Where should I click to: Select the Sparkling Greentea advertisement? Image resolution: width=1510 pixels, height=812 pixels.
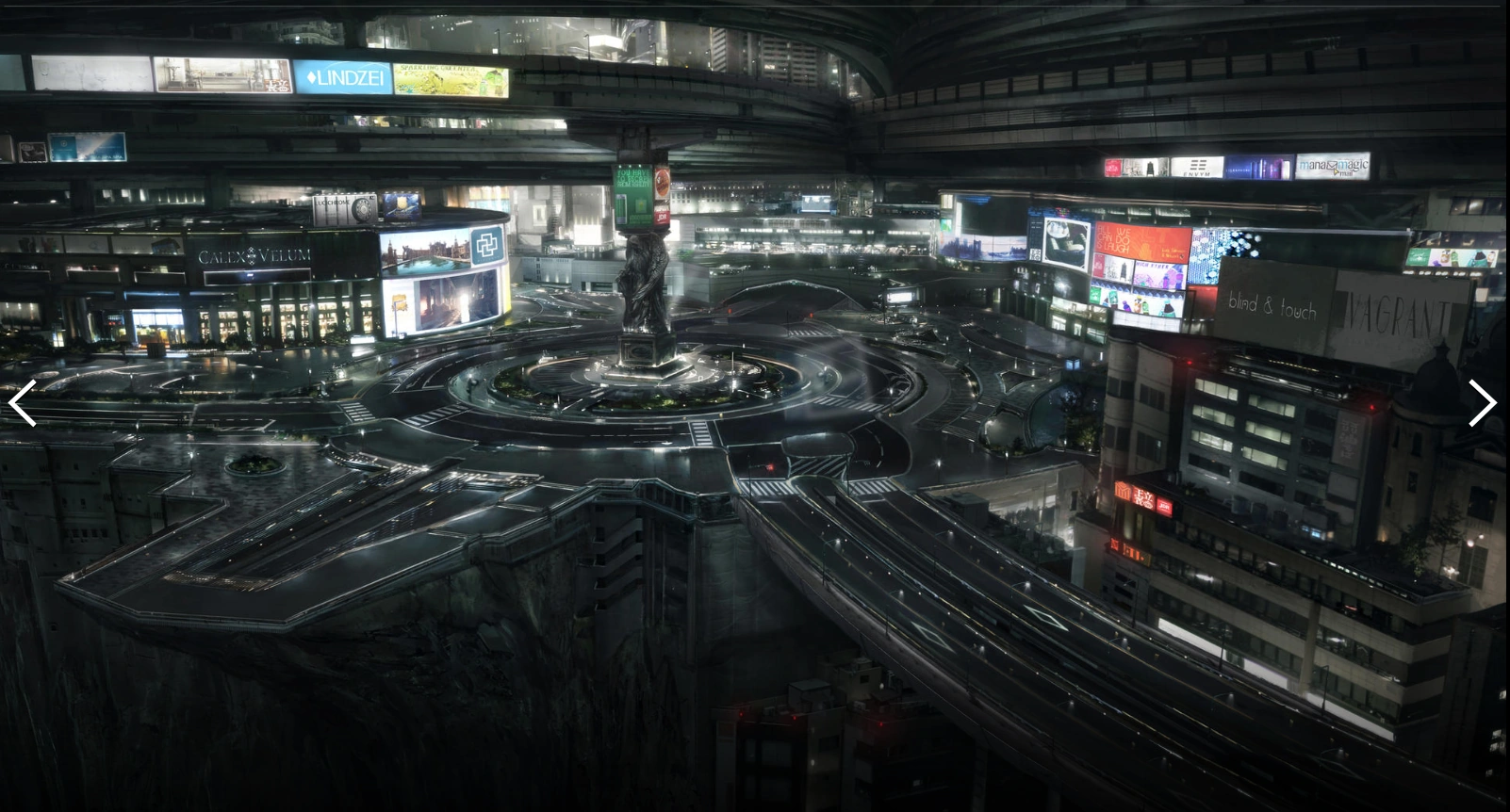[x=435, y=79]
